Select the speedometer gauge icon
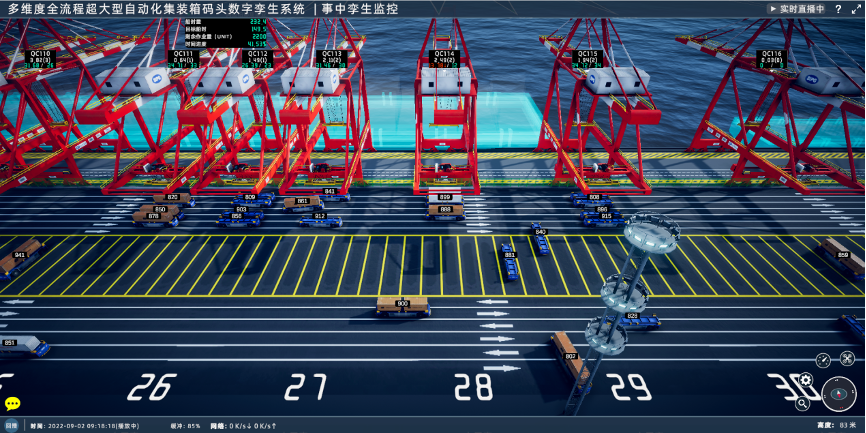866x433 pixels. click(823, 360)
